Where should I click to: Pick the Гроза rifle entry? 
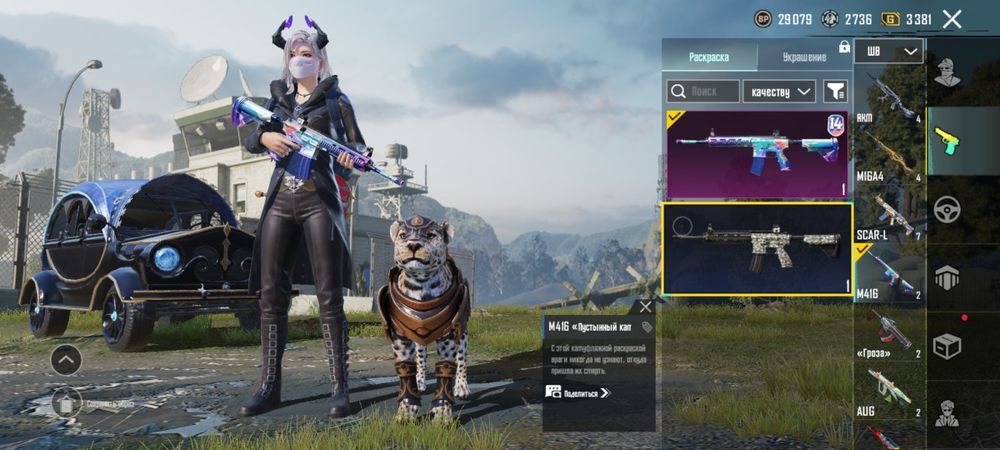(x=889, y=332)
